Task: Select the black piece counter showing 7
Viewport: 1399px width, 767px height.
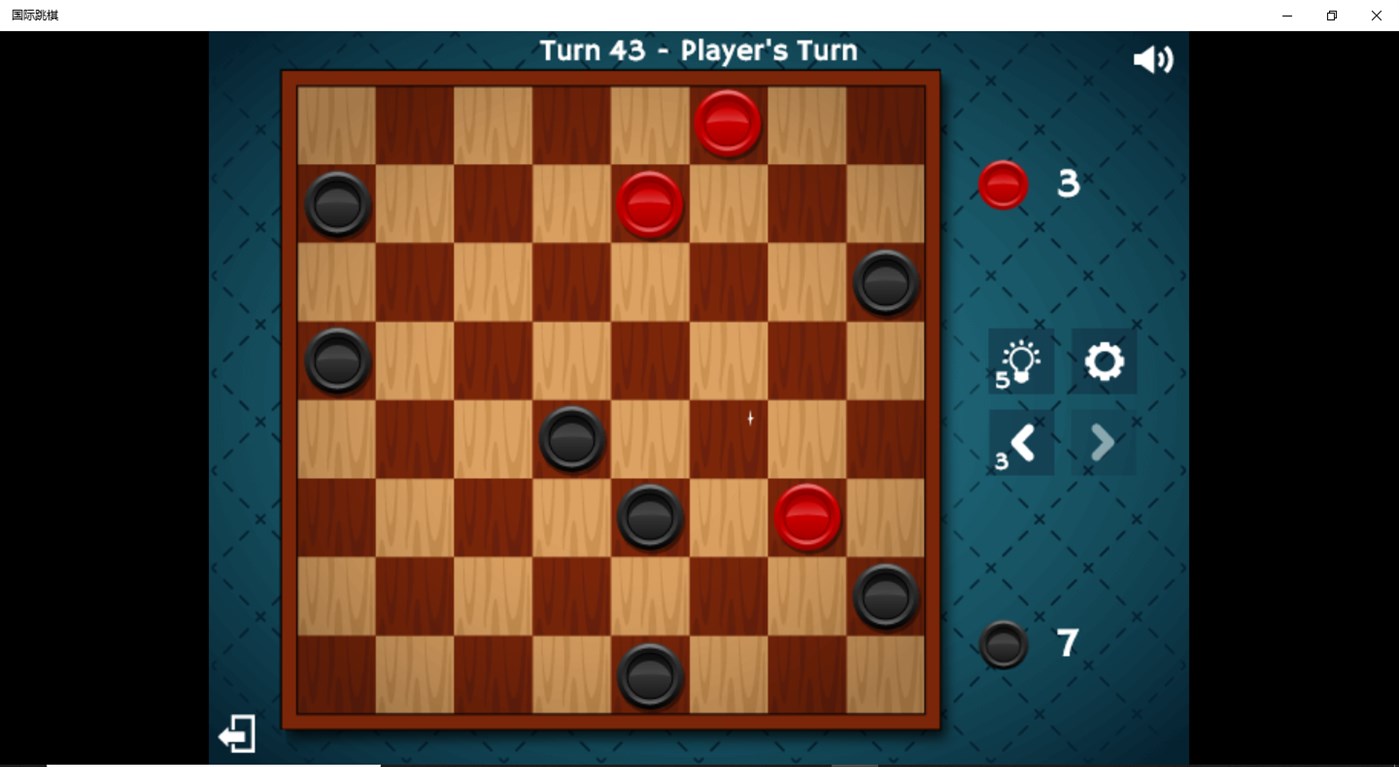Action: [x=1002, y=643]
